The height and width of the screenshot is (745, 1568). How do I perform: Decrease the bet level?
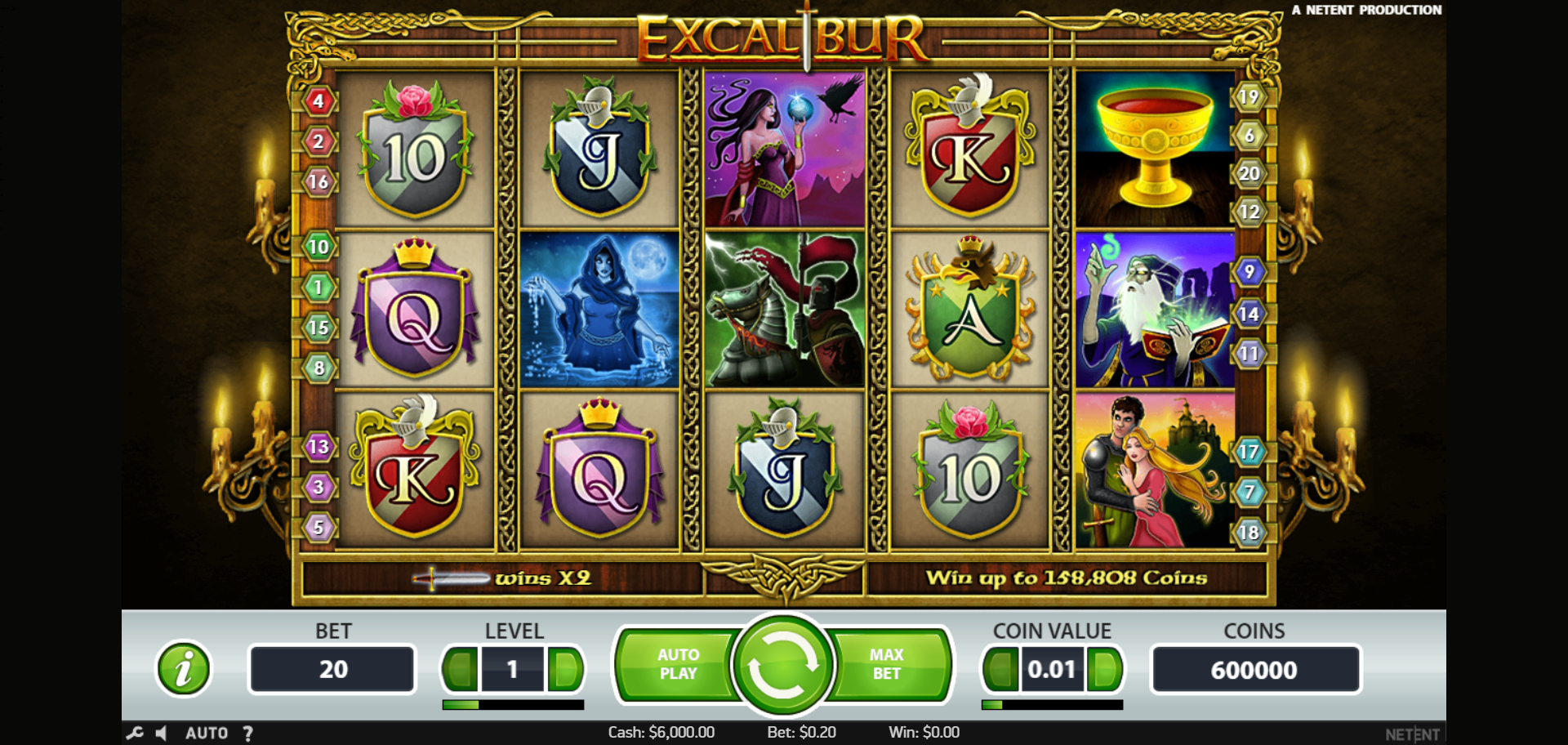[x=461, y=670]
